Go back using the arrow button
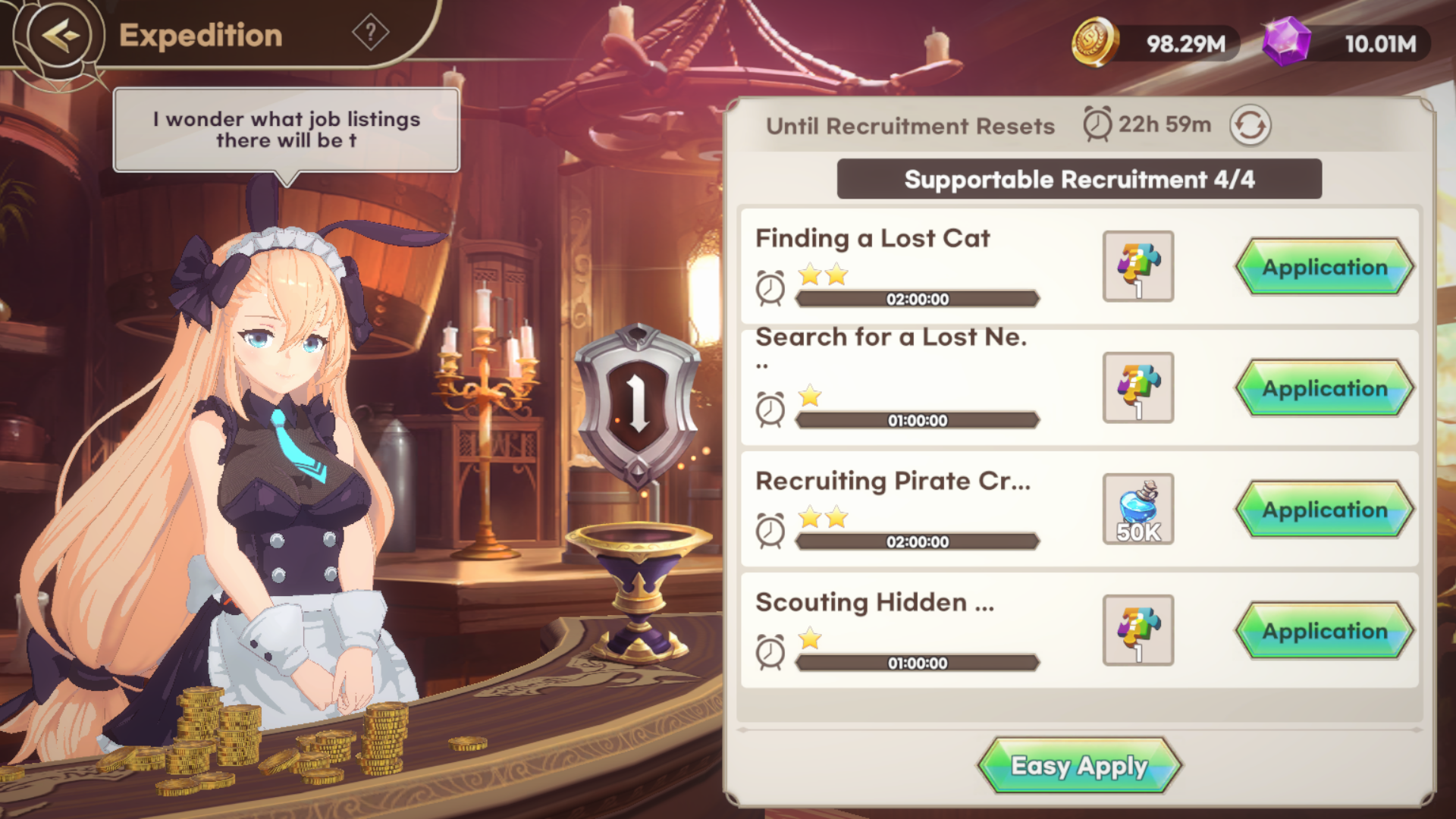The height and width of the screenshot is (819, 1456). [x=61, y=35]
